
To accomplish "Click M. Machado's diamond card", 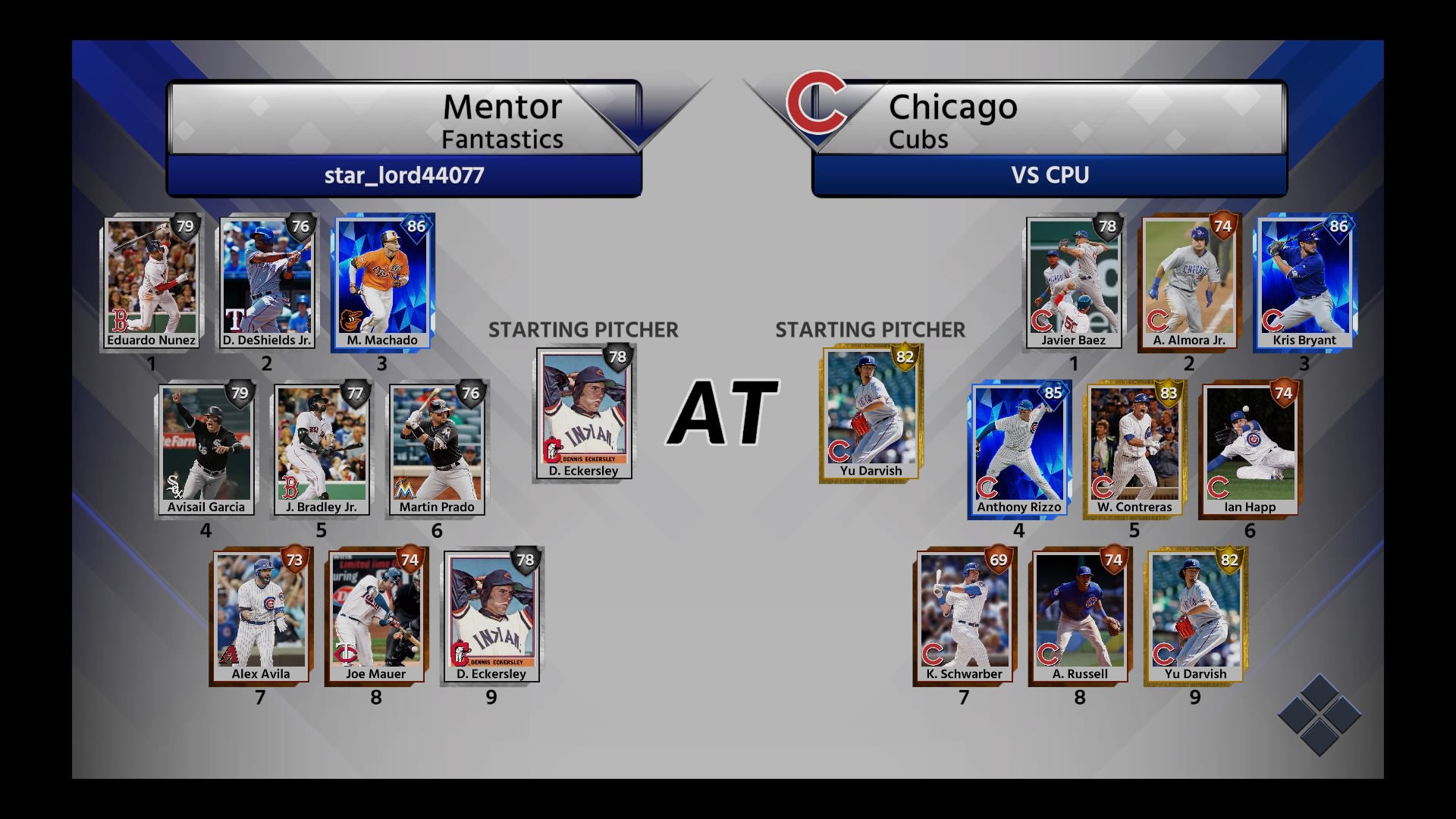I will tap(382, 283).
